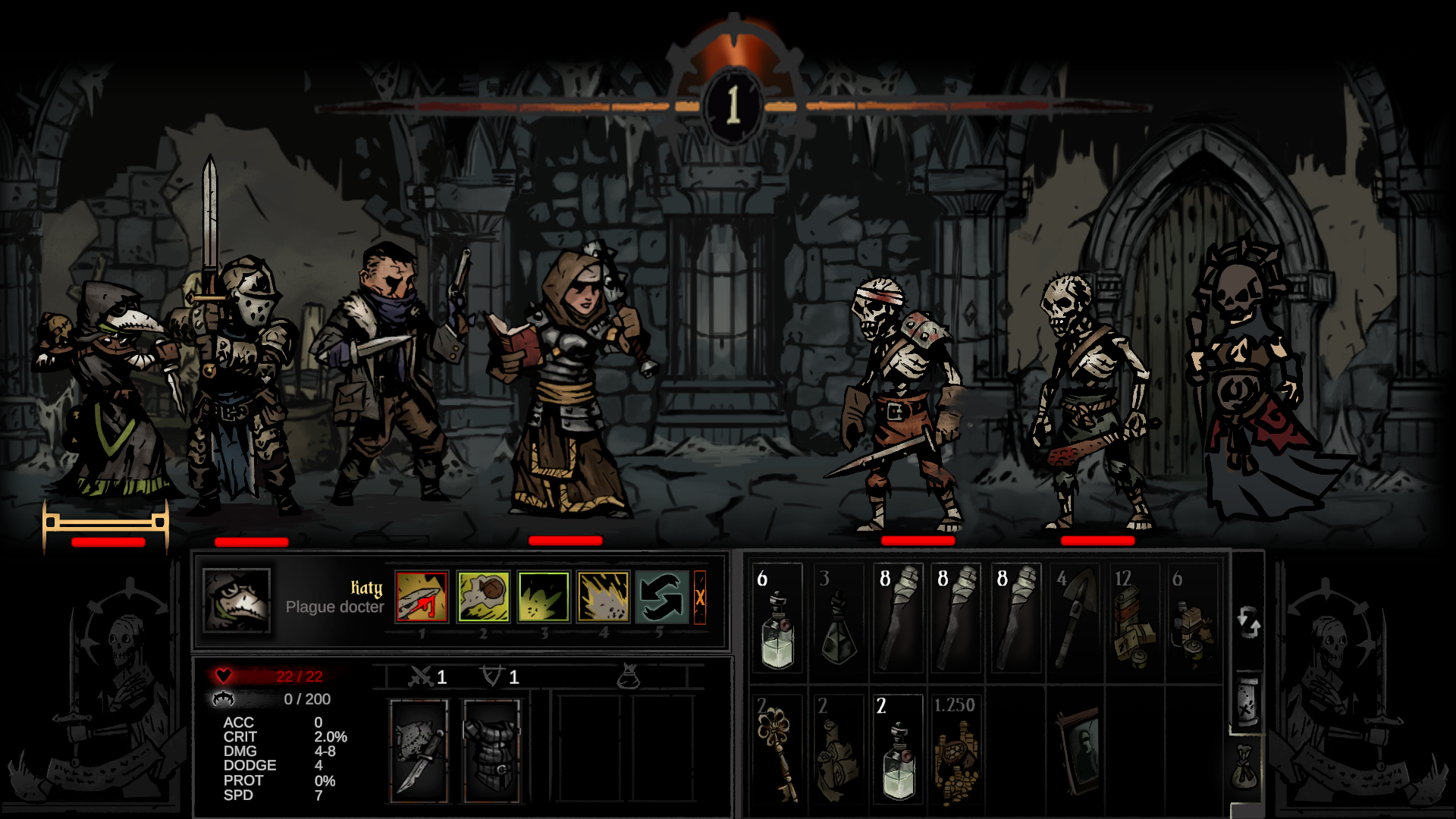Select the move/swap position arrows skill
This screenshot has width=1456, height=819.
click(662, 597)
